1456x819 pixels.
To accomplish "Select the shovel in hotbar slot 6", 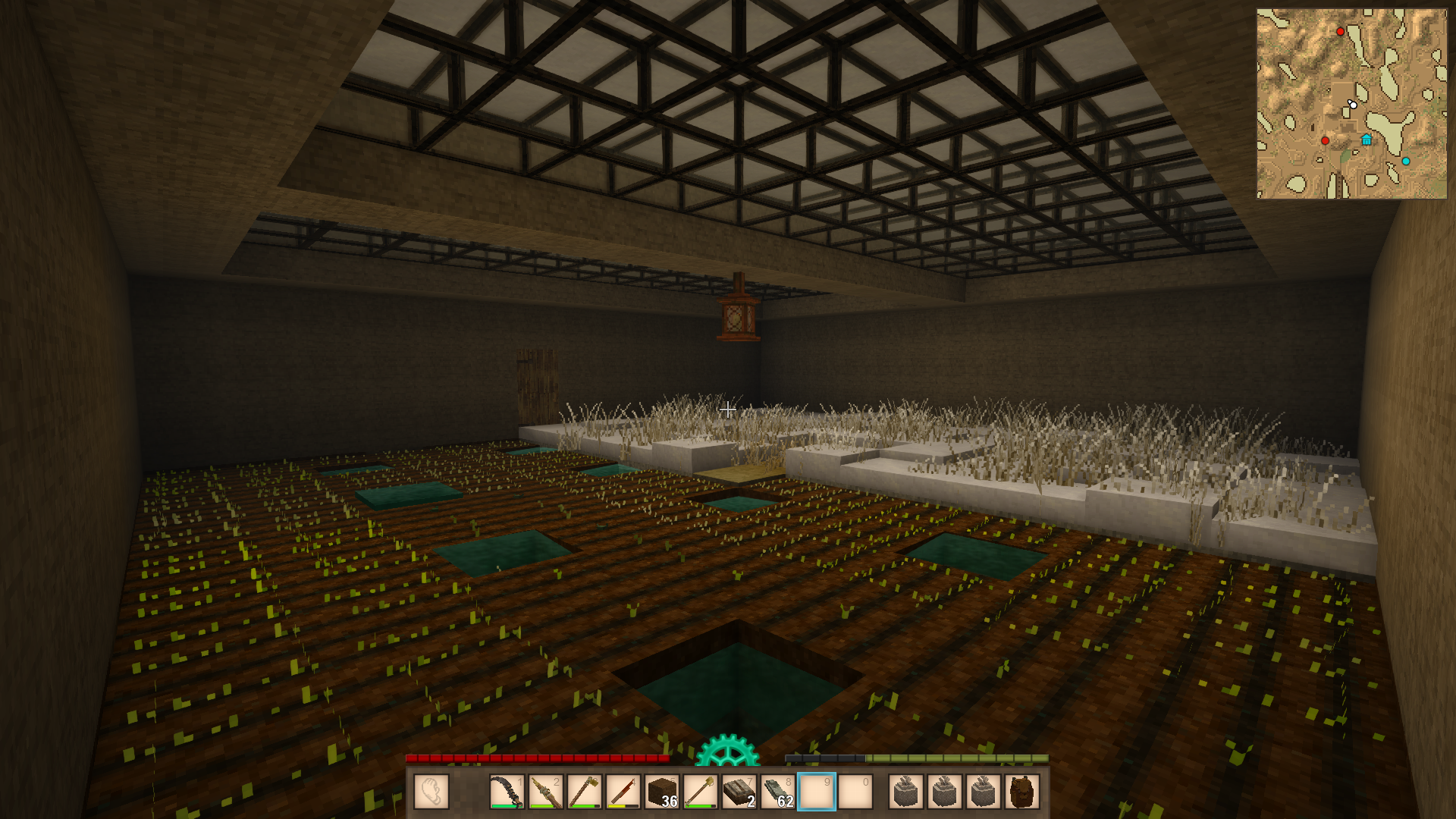I will click(x=700, y=792).
